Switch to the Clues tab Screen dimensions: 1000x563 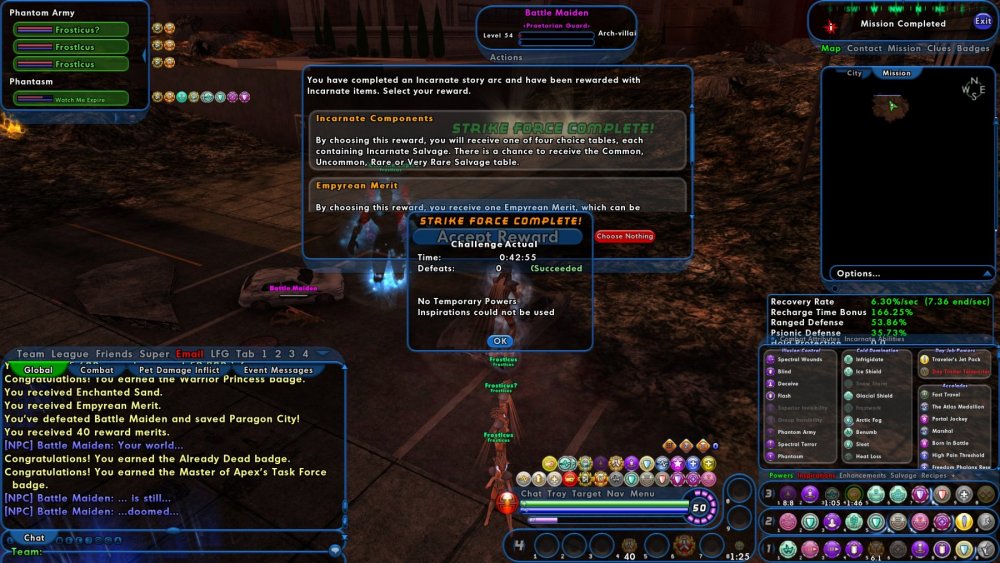click(939, 48)
